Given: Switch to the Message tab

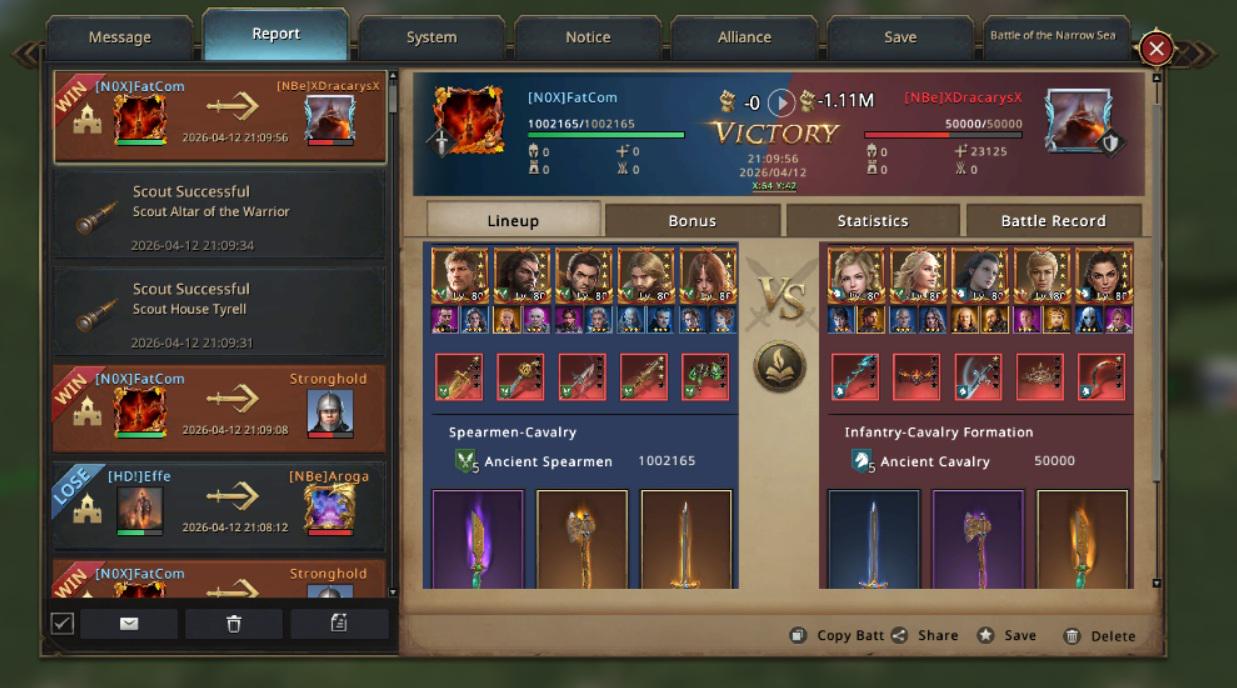Looking at the screenshot, I should [x=119, y=37].
